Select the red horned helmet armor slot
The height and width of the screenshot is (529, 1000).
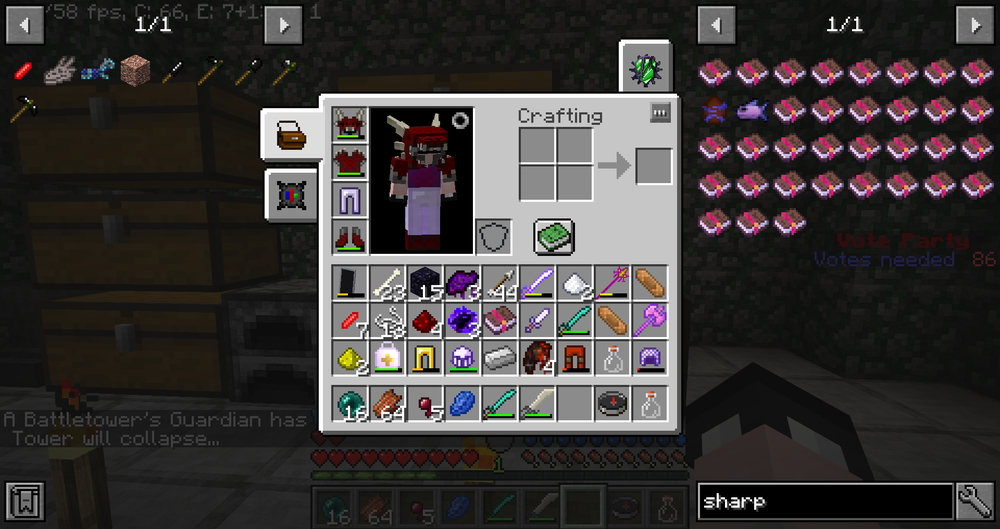[350, 125]
